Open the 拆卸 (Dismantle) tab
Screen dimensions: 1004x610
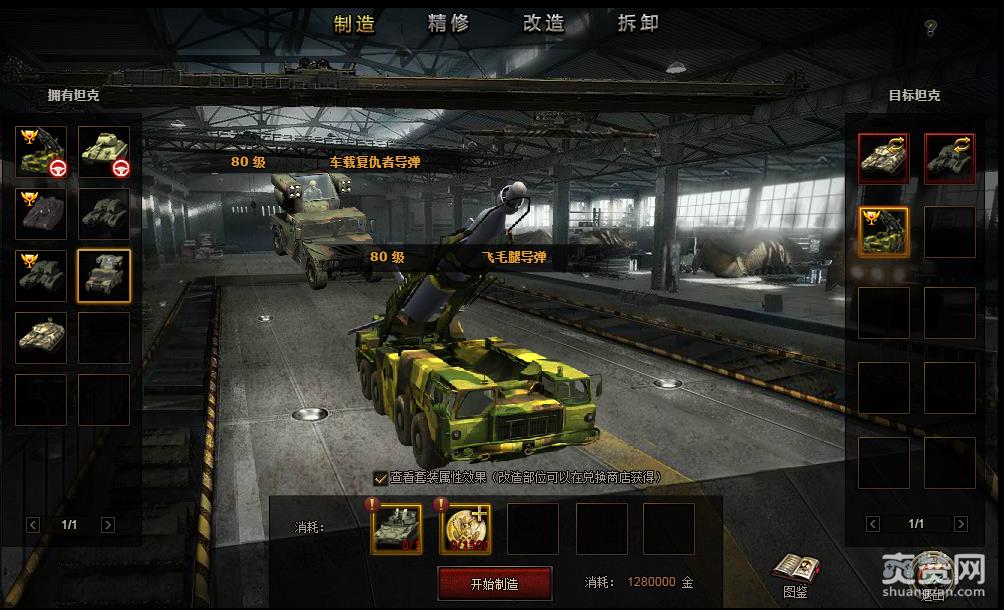click(638, 24)
